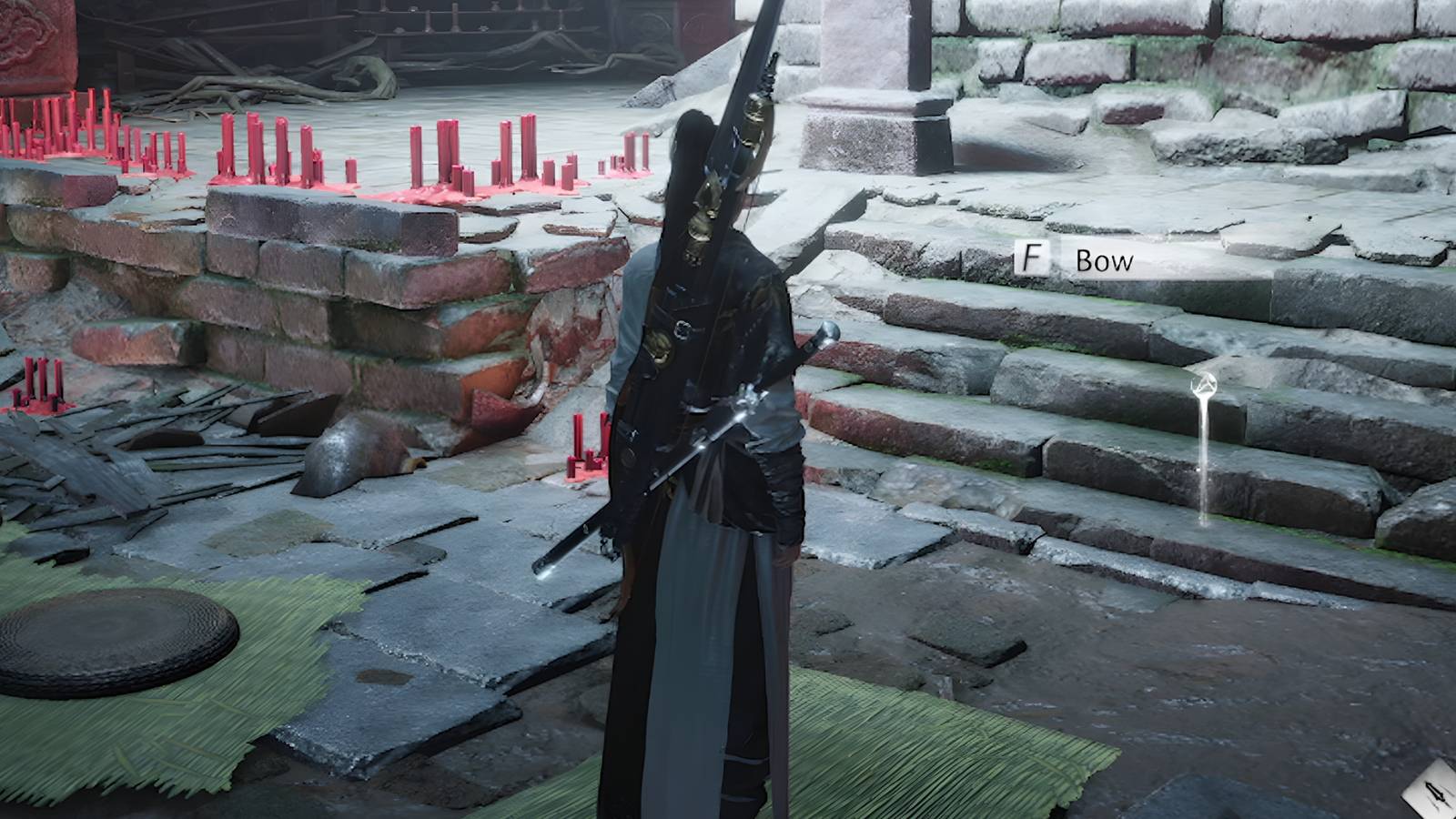Click the Bow label text
The width and height of the screenshot is (1456, 819).
[1103, 261]
